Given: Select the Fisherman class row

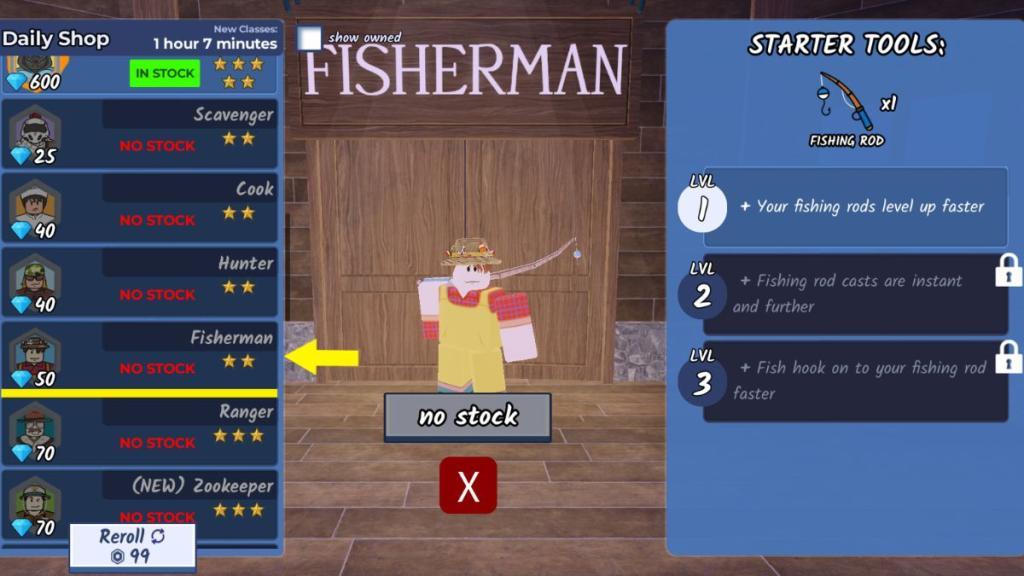Looking at the screenshot, I should click(x=140, y=355).
